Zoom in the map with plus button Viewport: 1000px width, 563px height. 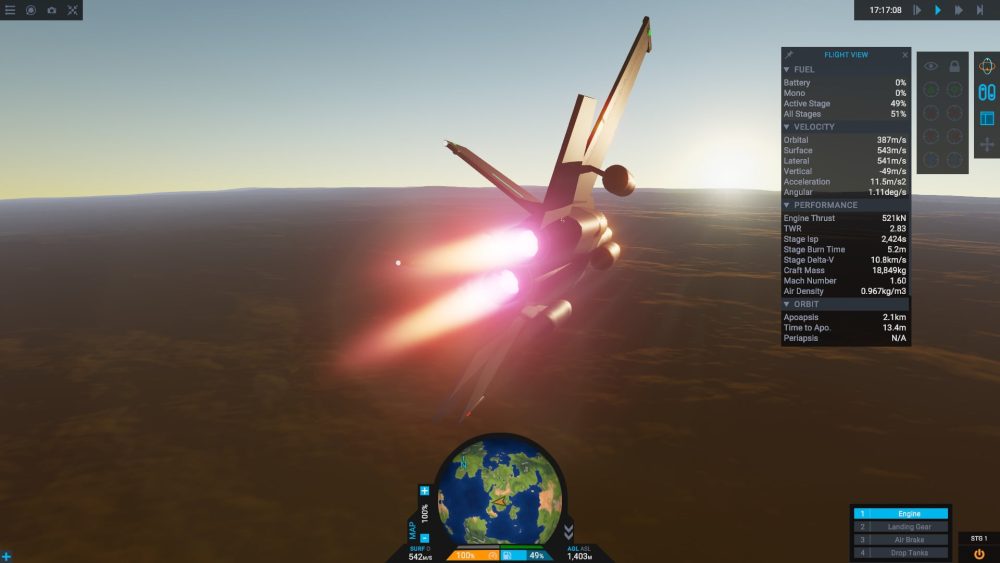point(425,491)
